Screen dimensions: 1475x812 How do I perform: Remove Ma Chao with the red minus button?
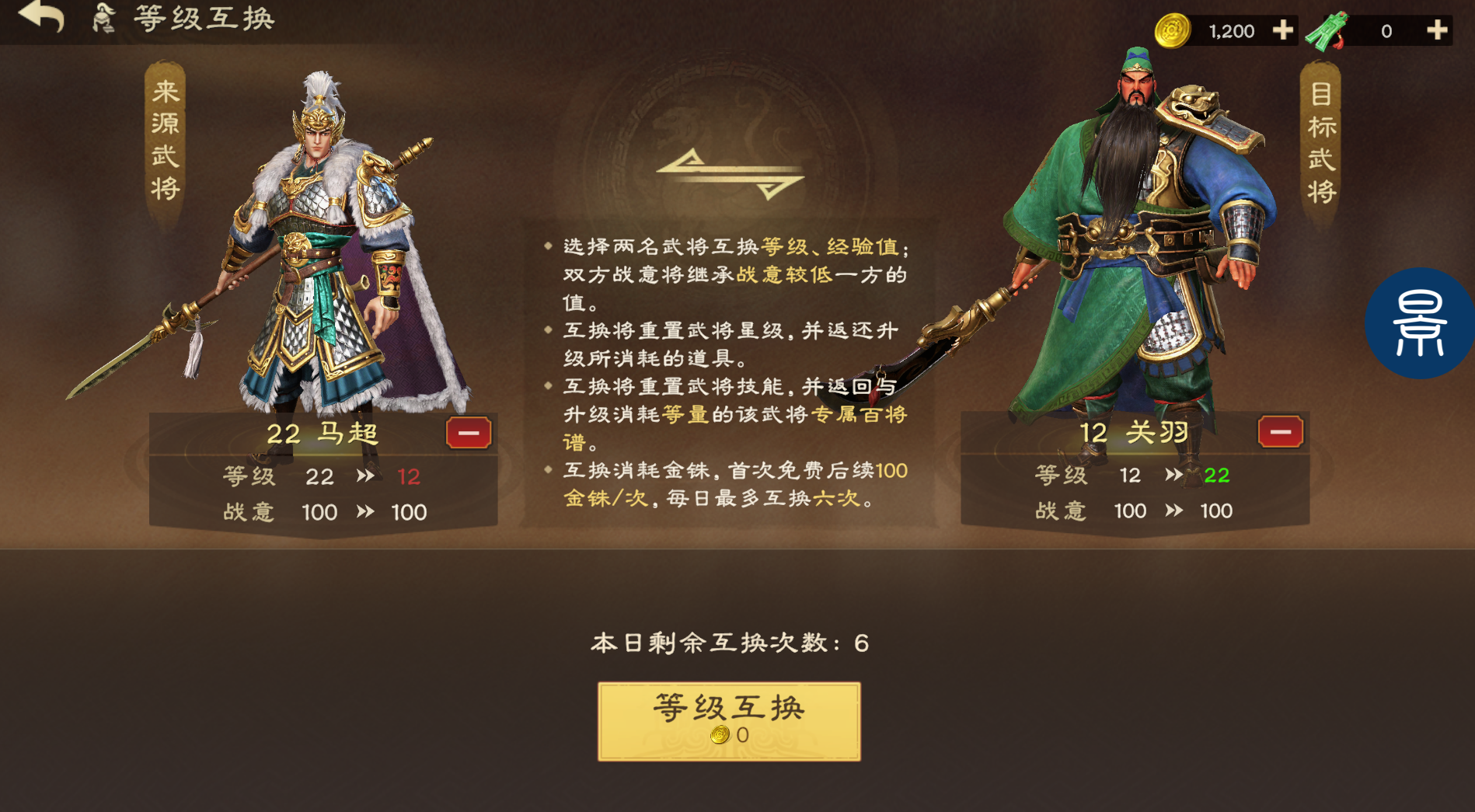pyautogui.click(x=467, y=433)
